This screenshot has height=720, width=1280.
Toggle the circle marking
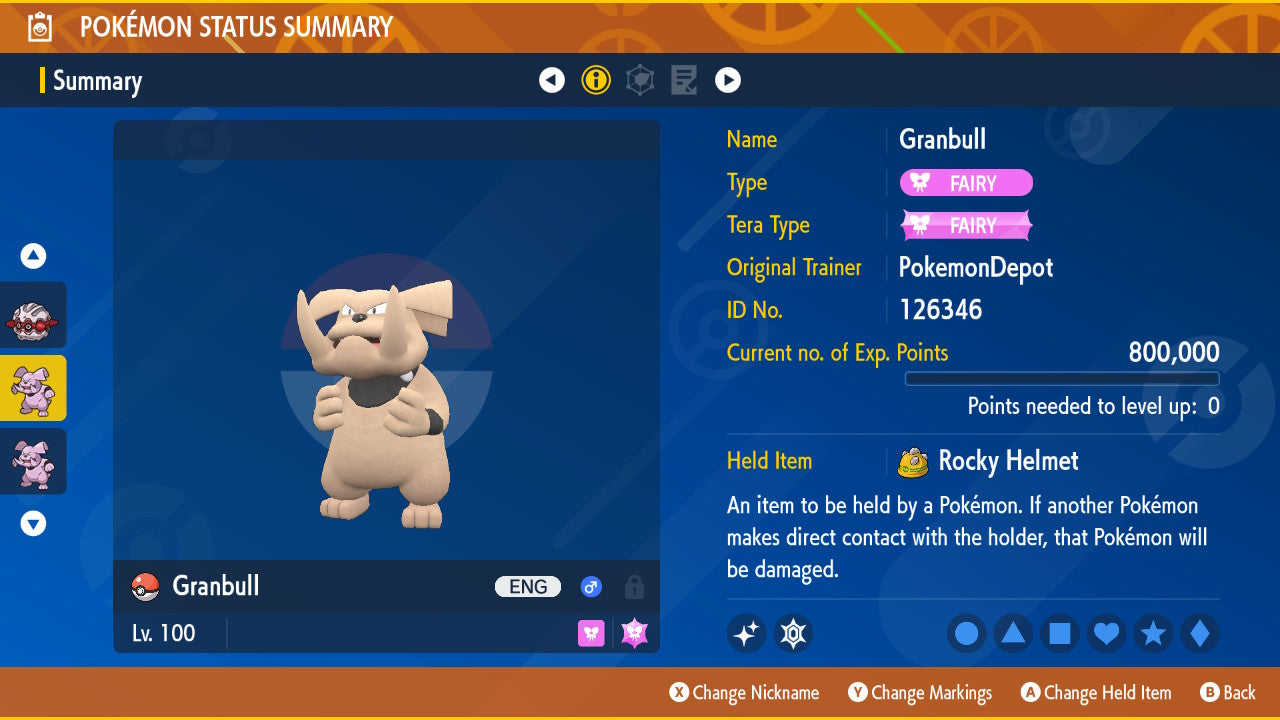click(966, 633)
